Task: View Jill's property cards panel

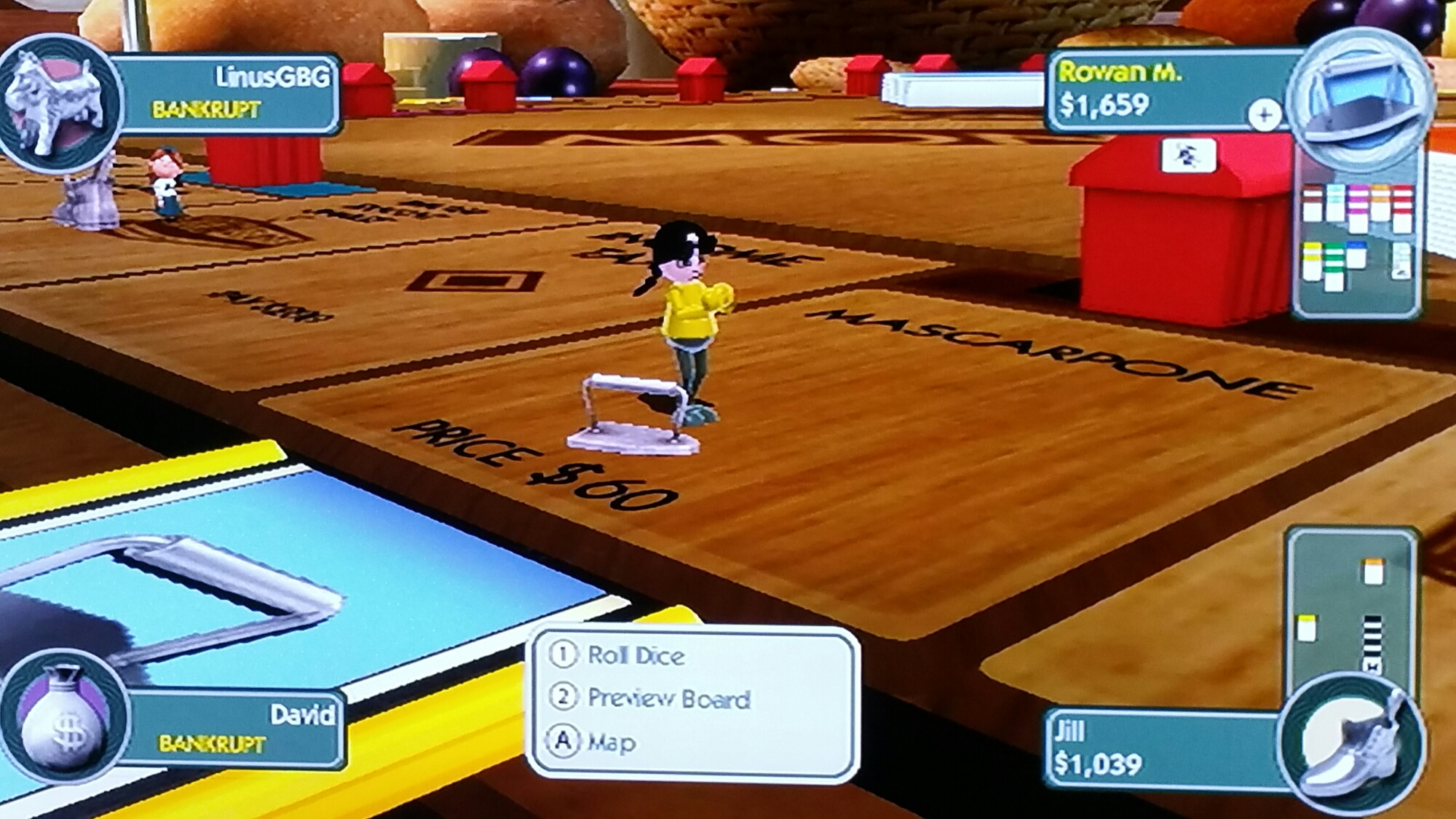Action: (1353, 612)
